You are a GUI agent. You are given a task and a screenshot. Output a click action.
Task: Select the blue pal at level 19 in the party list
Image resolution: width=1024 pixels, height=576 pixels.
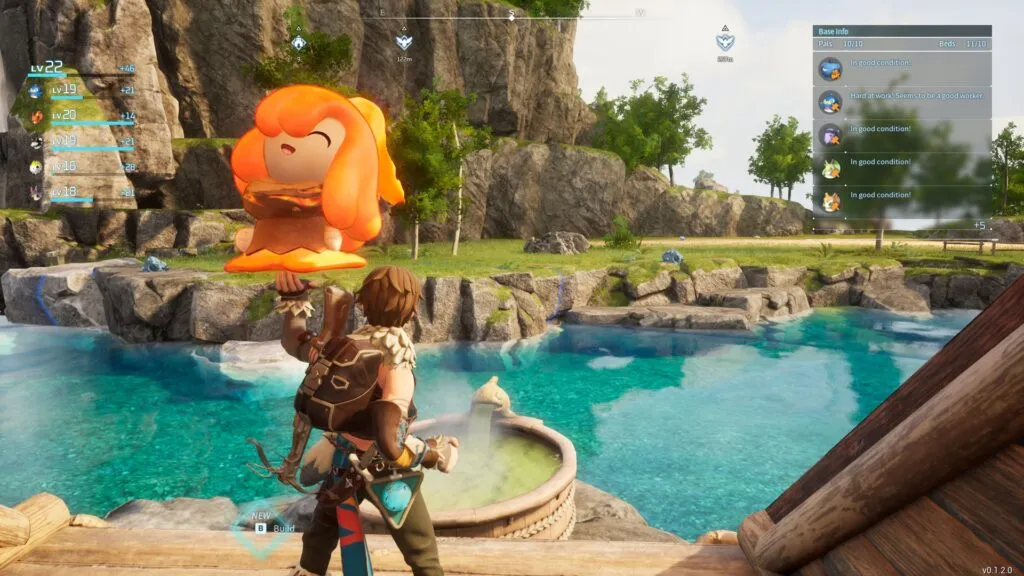pos(36,91)
